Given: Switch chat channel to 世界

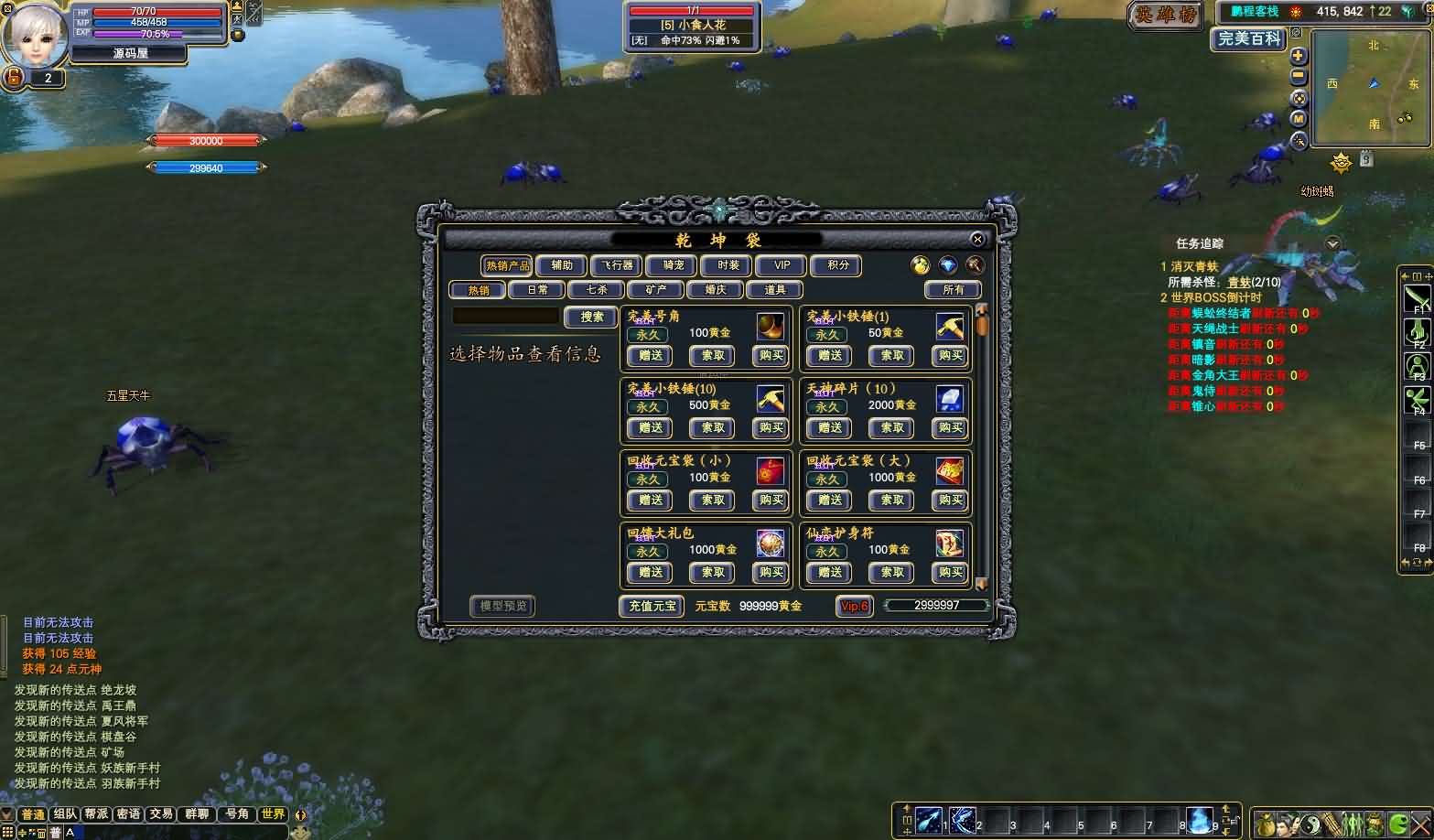Looking at the screenshot, I should (x=273, y=814).
